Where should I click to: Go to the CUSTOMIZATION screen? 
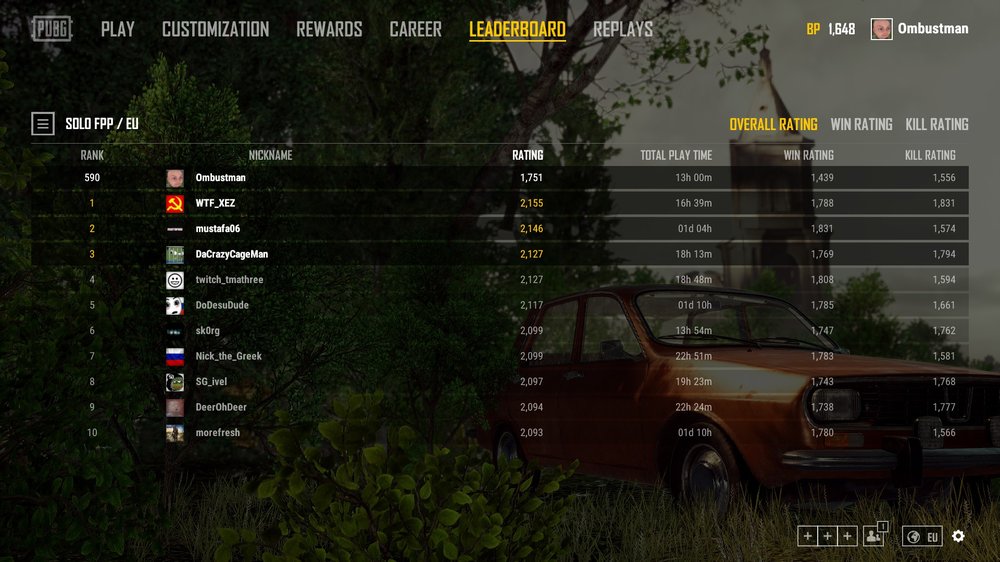215,29
